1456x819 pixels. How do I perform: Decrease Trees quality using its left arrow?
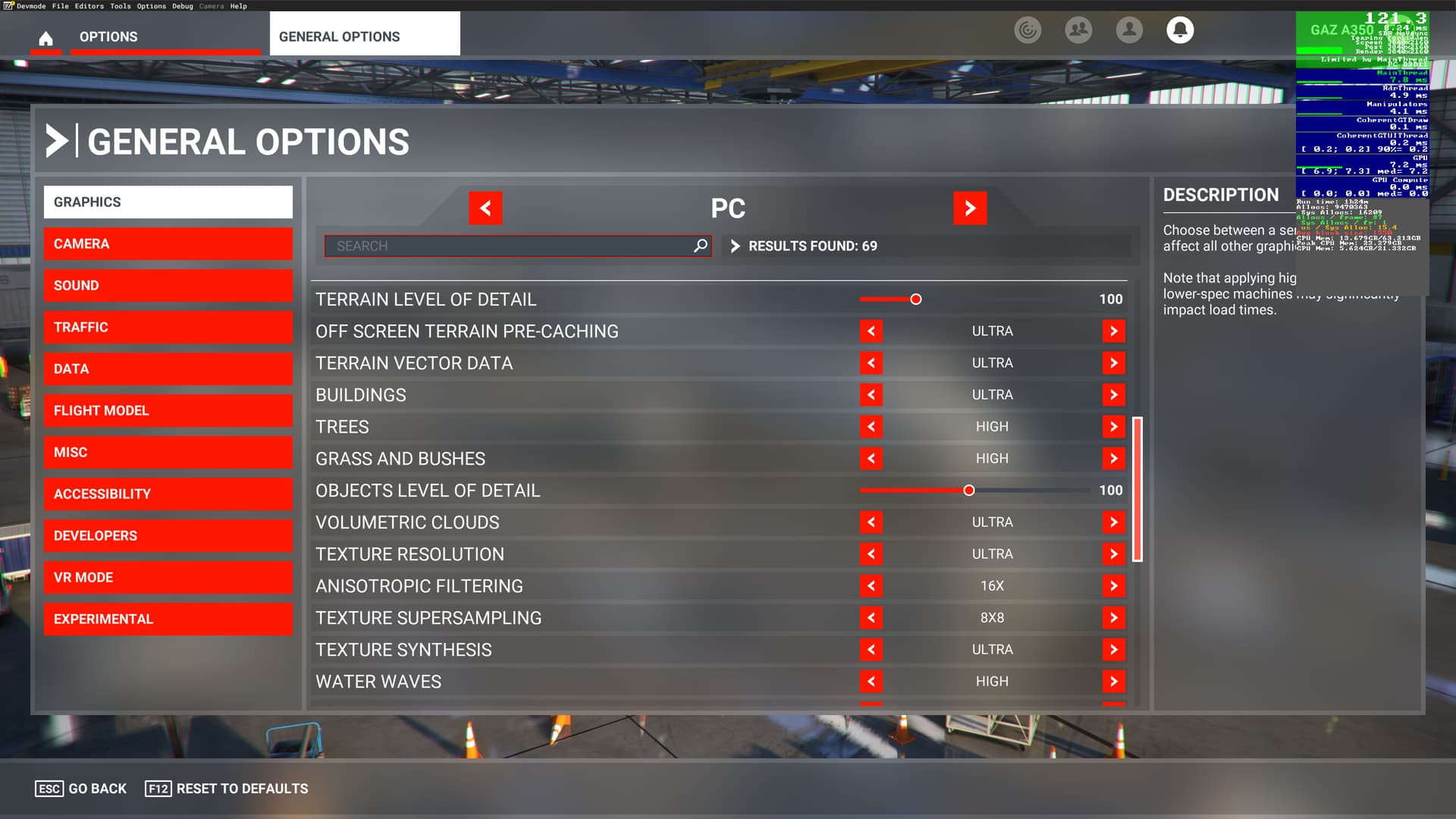point(872,426)
